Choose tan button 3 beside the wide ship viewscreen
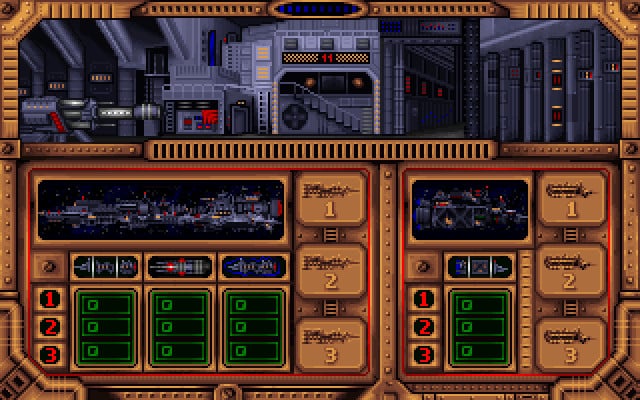 [x=327, y=346]
